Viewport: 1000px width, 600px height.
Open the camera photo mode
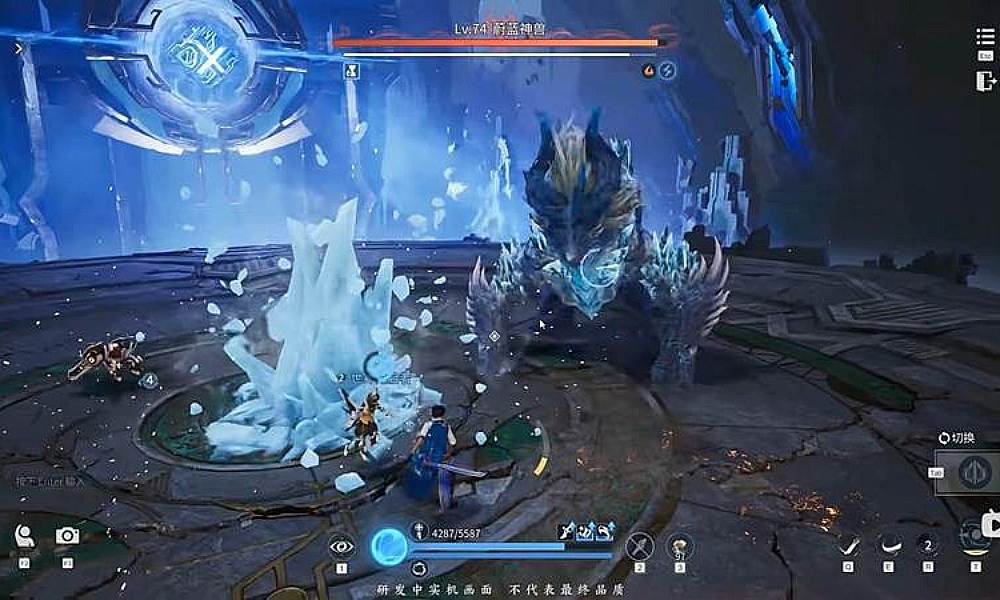pyautogui.click(x=67, y=536)
